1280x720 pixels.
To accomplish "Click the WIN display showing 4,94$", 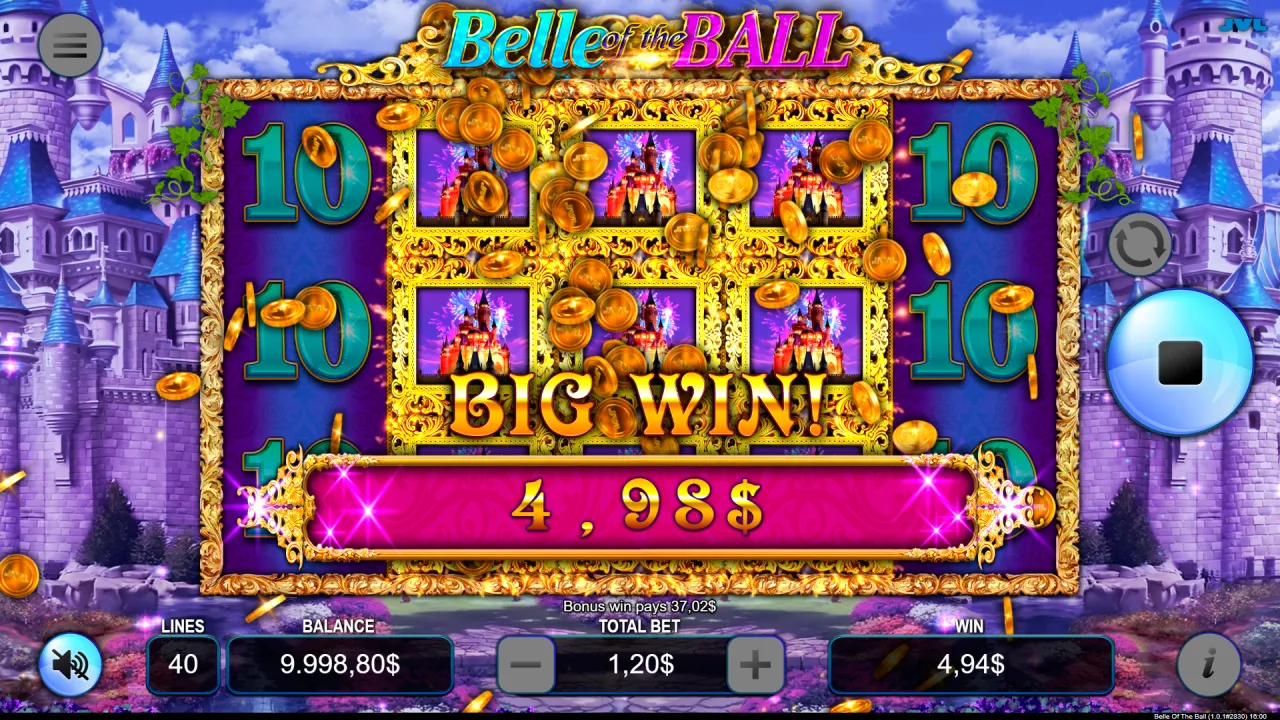I will coord(970,663).
